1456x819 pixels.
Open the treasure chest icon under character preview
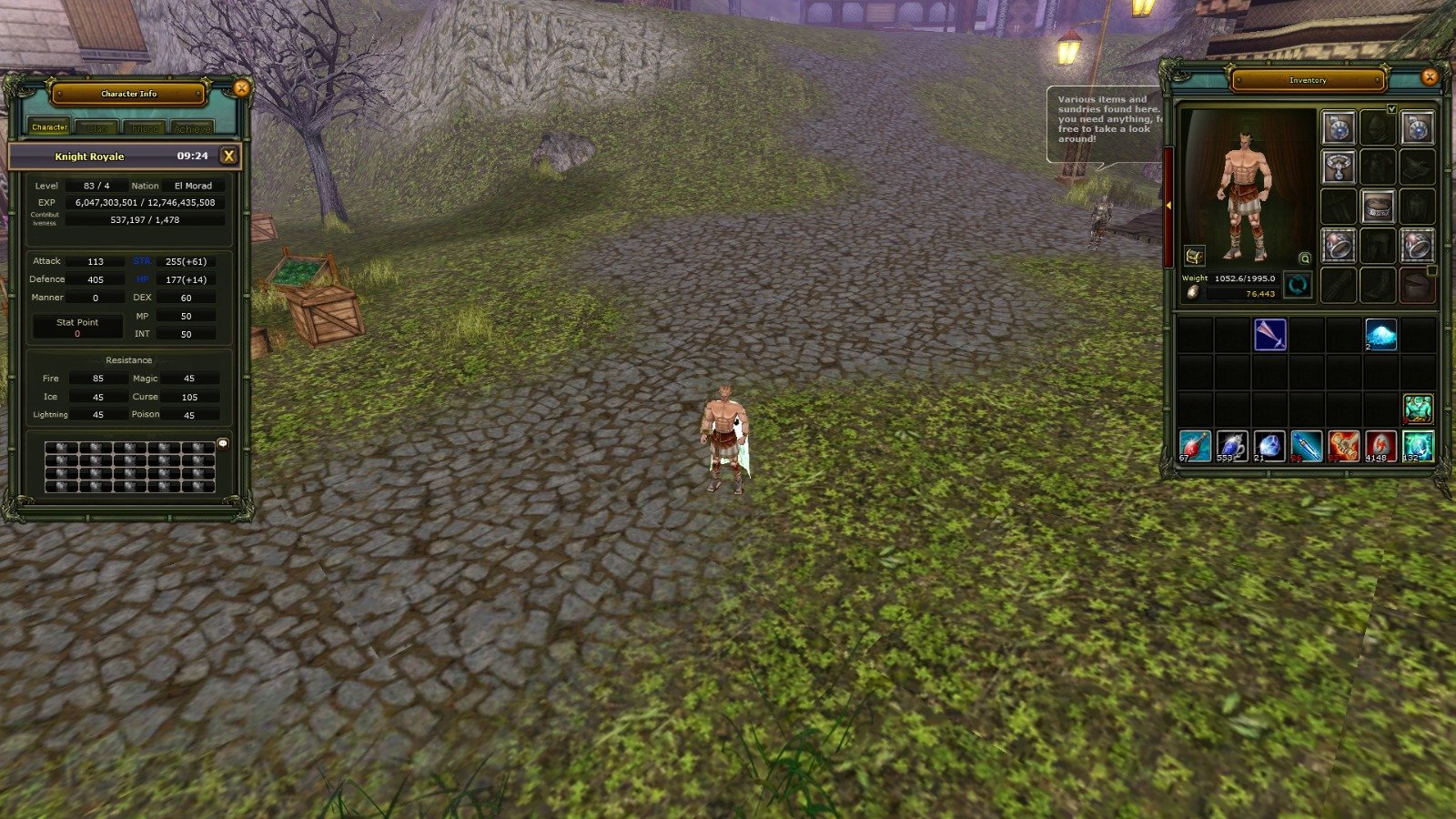pos(1194,256)
